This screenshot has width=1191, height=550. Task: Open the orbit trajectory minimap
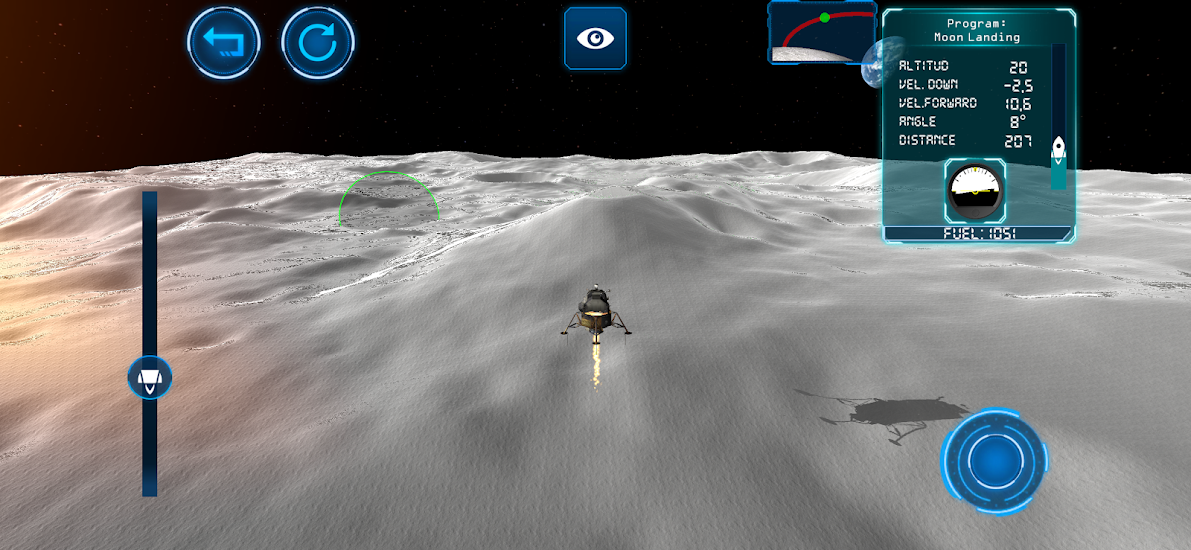(x=821, y=32)
